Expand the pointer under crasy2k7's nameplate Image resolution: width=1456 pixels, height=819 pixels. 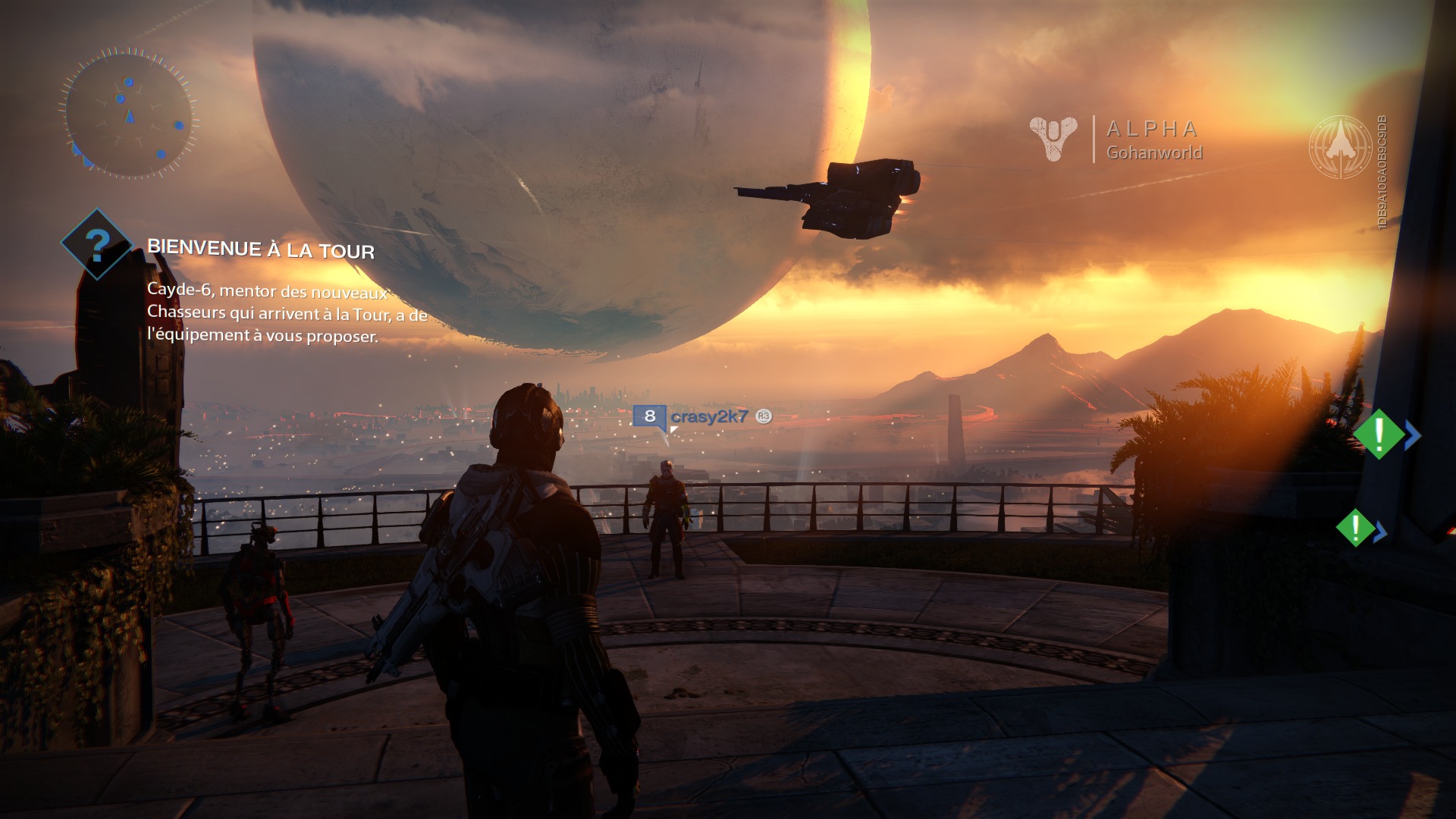tap(673, 429)
